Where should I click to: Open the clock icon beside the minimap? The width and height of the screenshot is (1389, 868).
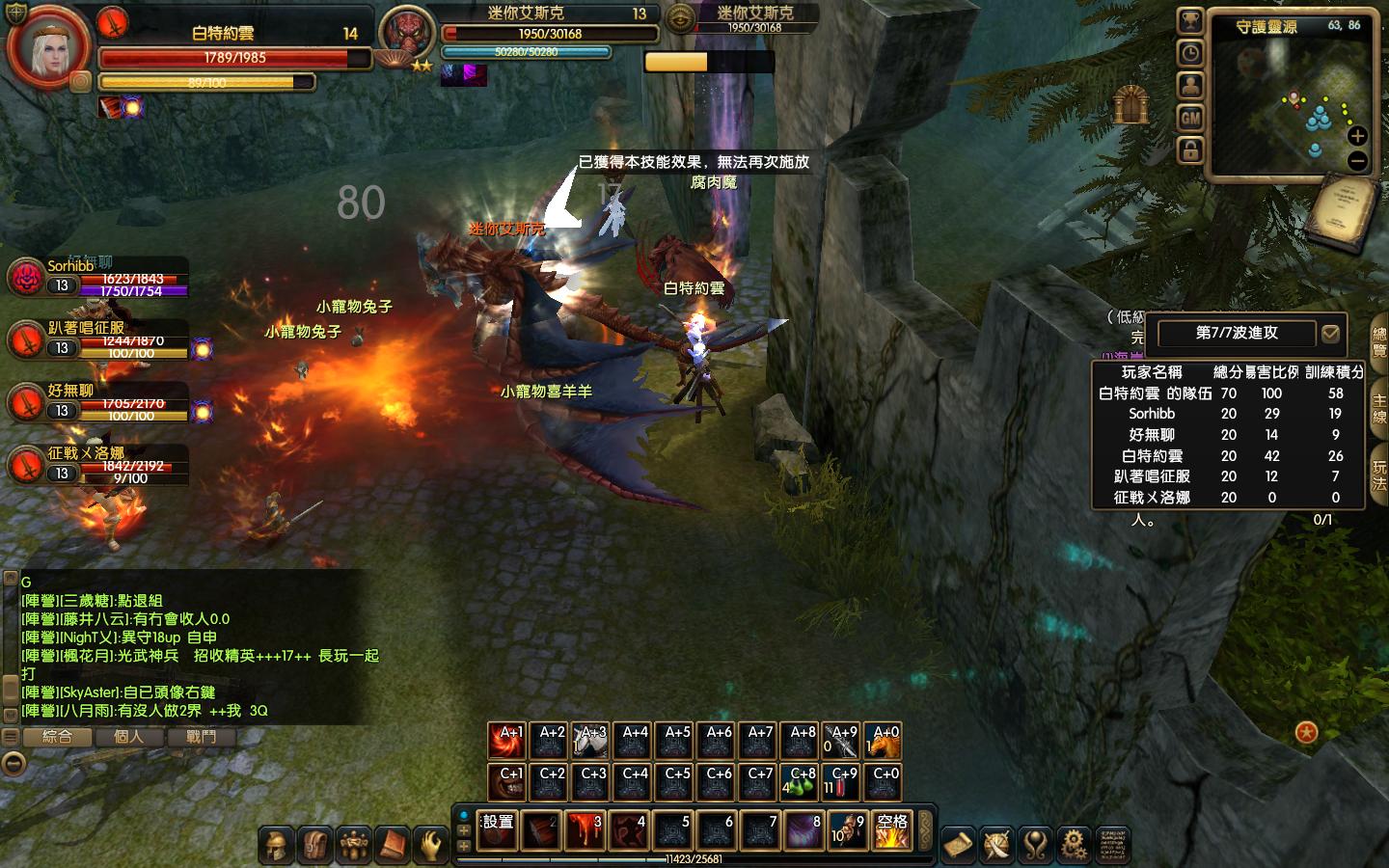(x=1190, y=53)
